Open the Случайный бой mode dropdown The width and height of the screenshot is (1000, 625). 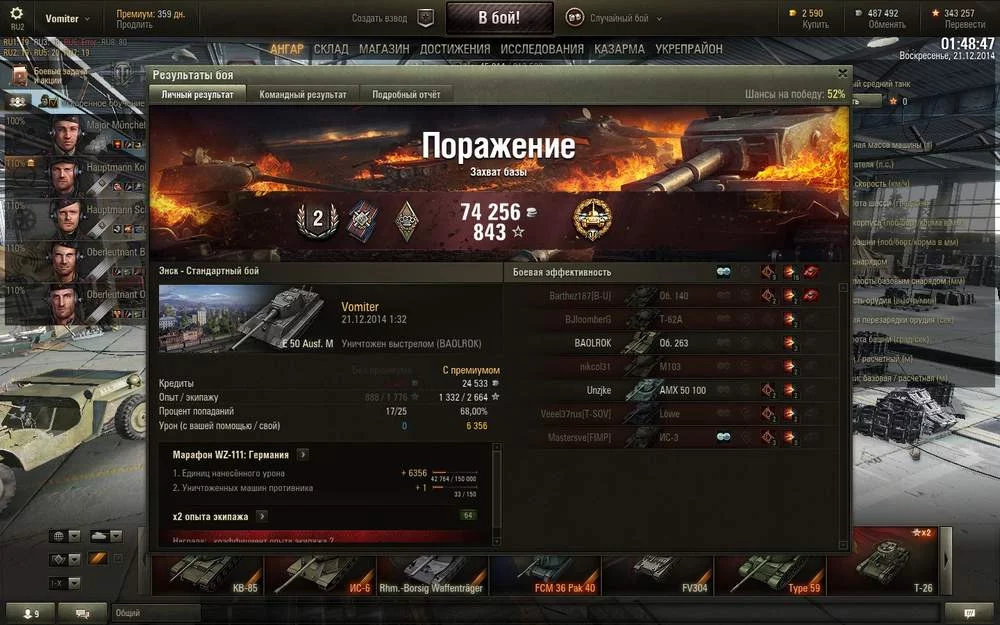click(620, 18)
